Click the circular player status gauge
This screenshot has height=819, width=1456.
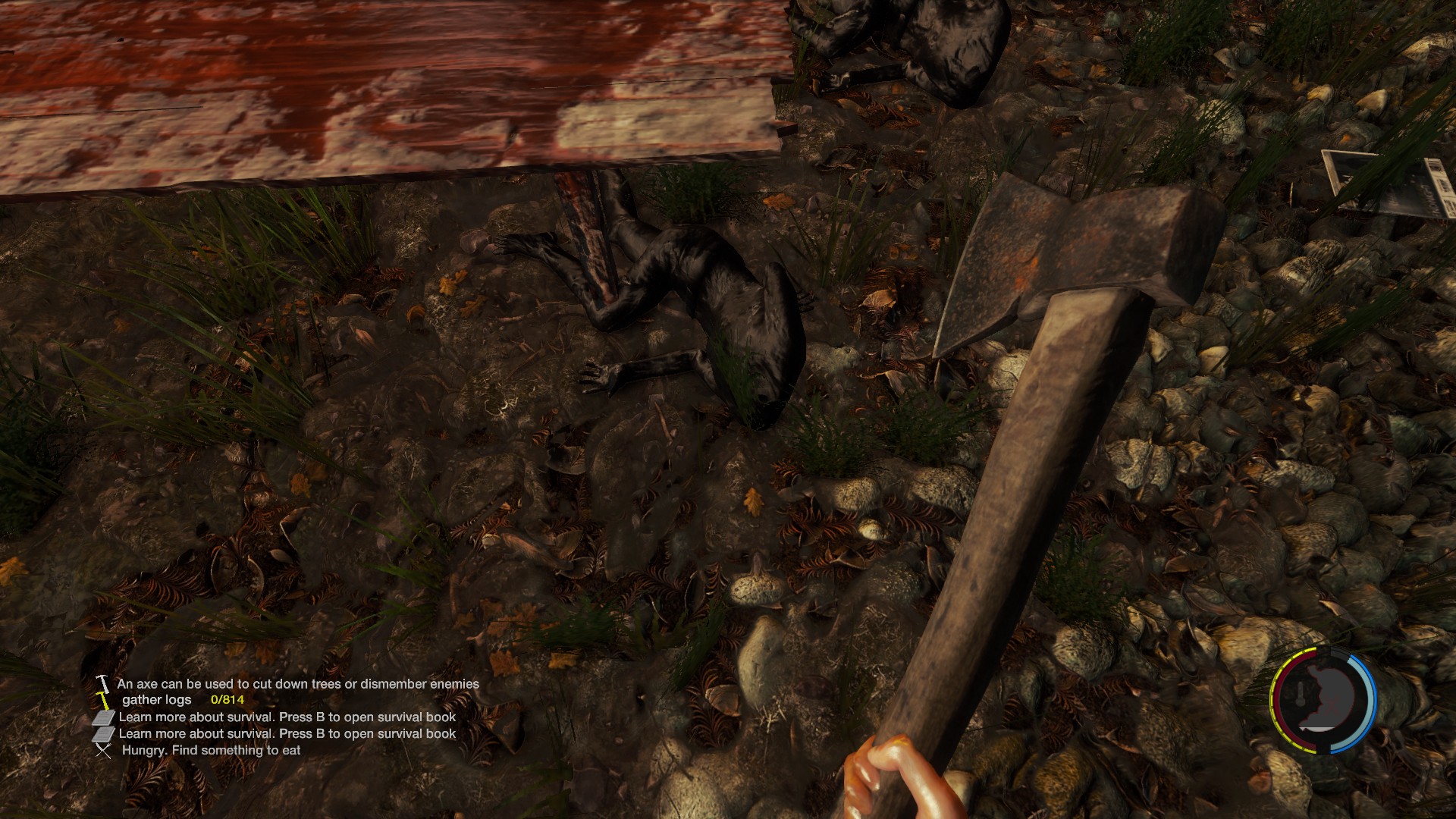pos(1323,699)
